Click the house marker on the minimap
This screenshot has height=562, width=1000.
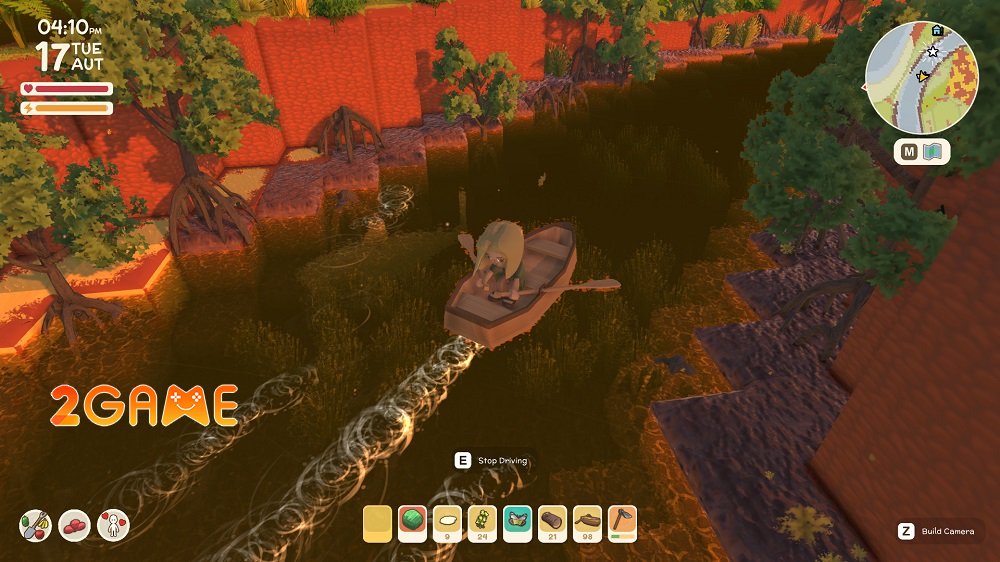coord(937,30)
